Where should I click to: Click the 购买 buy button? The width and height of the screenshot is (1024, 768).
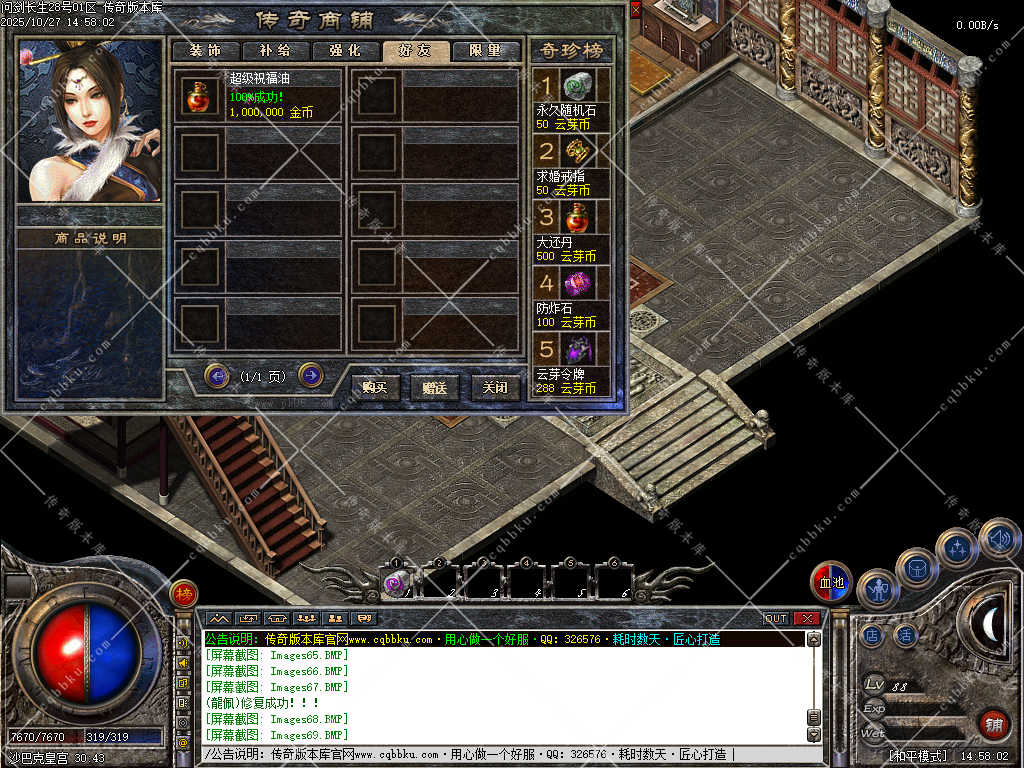click(x=375, y=387)
